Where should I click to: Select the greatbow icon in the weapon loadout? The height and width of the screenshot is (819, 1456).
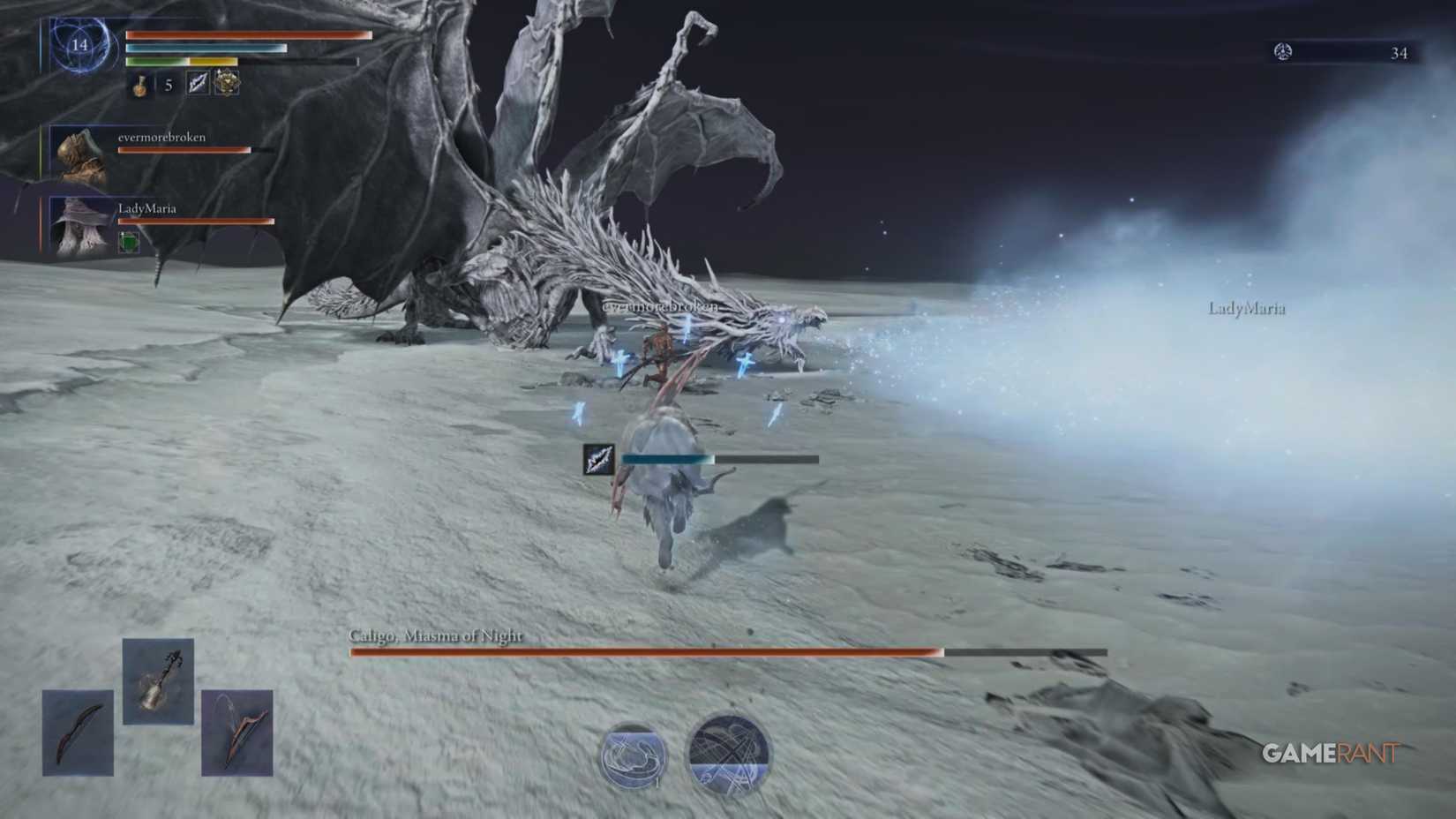tap(236, 734)
